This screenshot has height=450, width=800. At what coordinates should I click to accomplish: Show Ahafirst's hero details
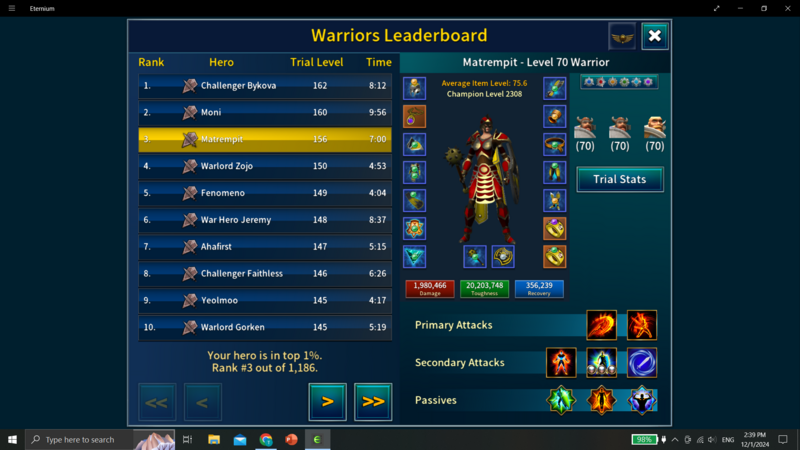pos(265,246)
